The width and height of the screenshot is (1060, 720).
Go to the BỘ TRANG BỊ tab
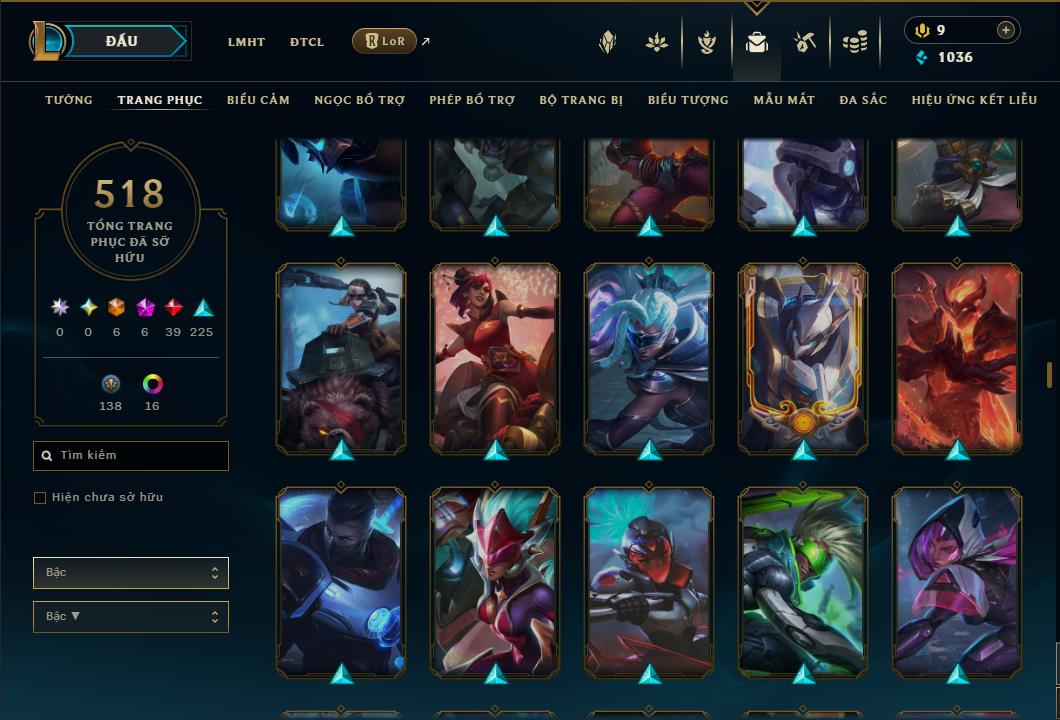pyautogui.click(x=581, y=100)
